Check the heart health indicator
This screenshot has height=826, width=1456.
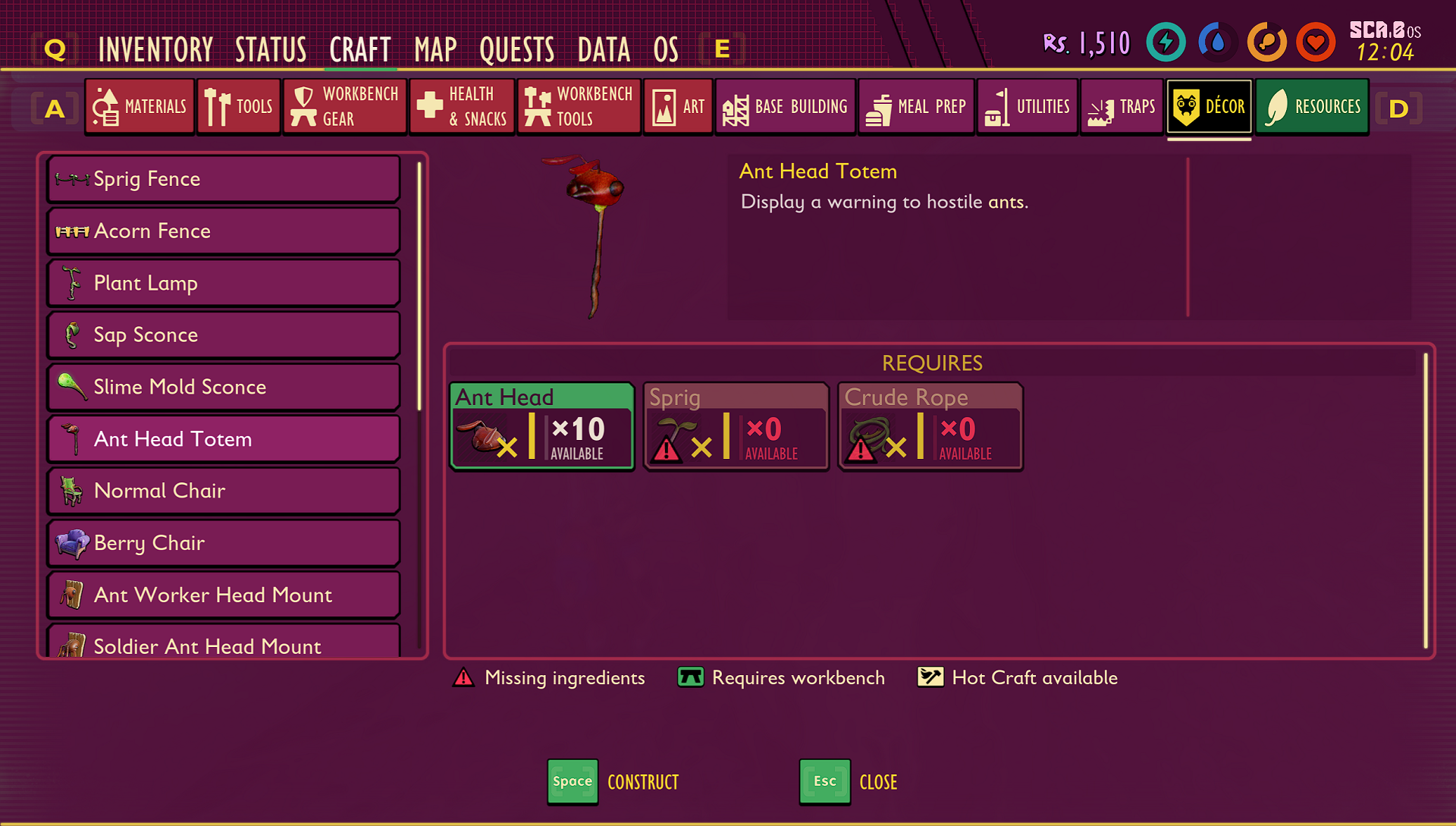click(1316, 42)
